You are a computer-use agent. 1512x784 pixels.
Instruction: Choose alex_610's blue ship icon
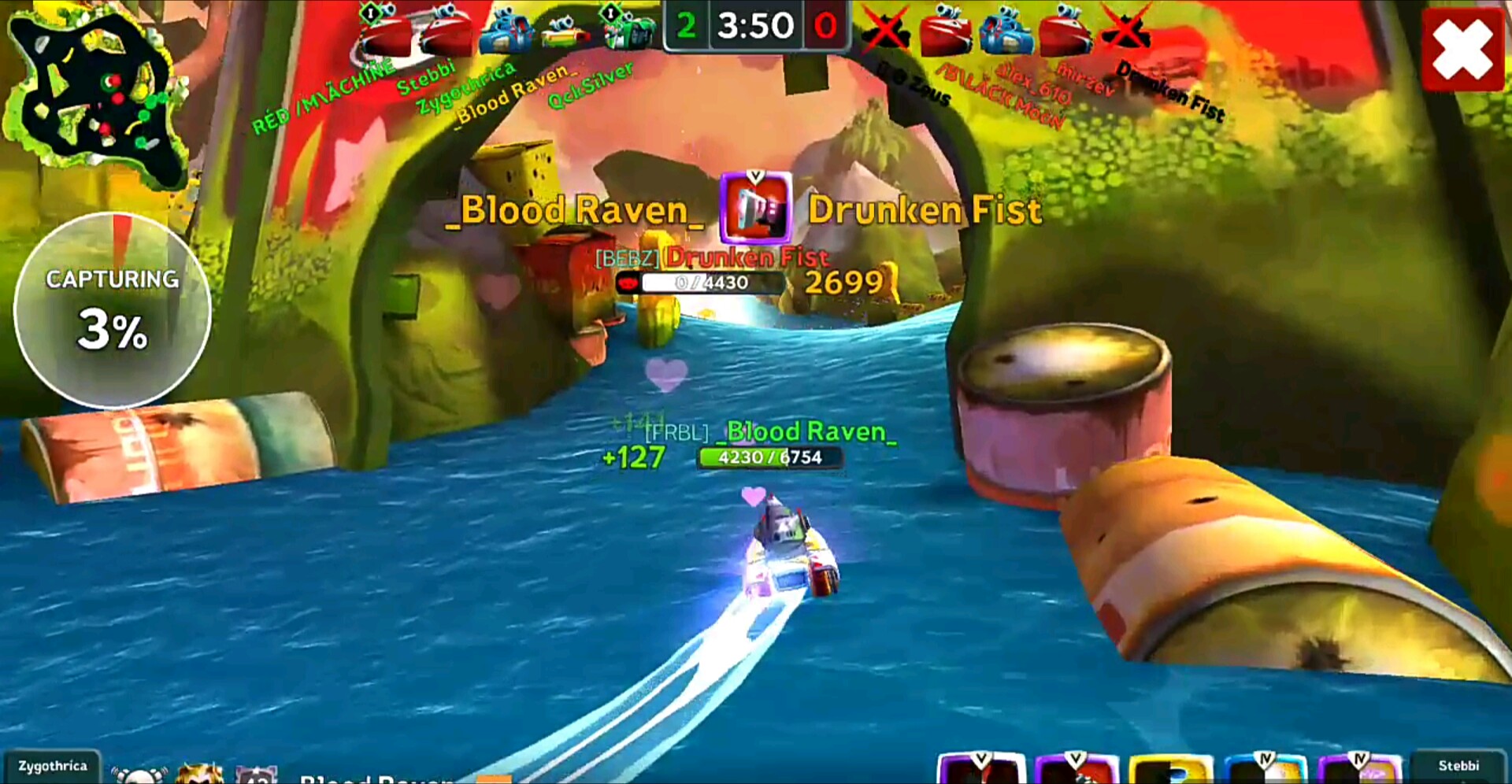tap(1006, 33)
